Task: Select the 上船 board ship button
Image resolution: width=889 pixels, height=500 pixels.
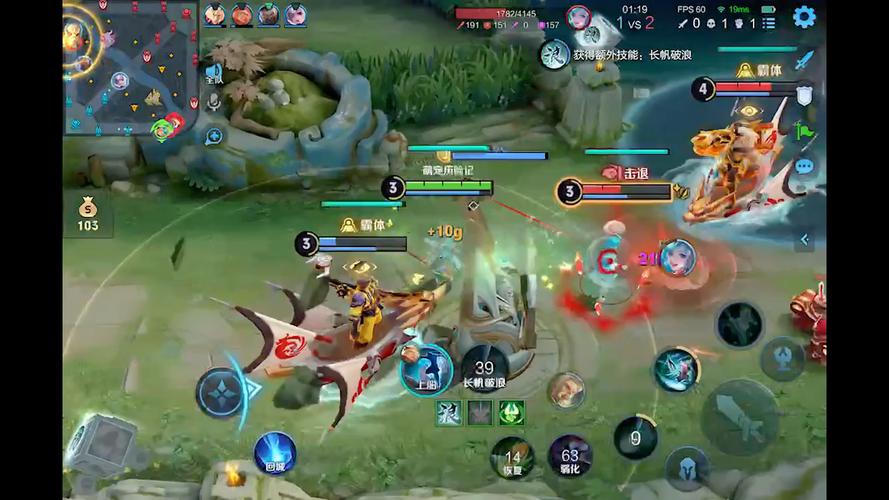Action: pos(426,367)
